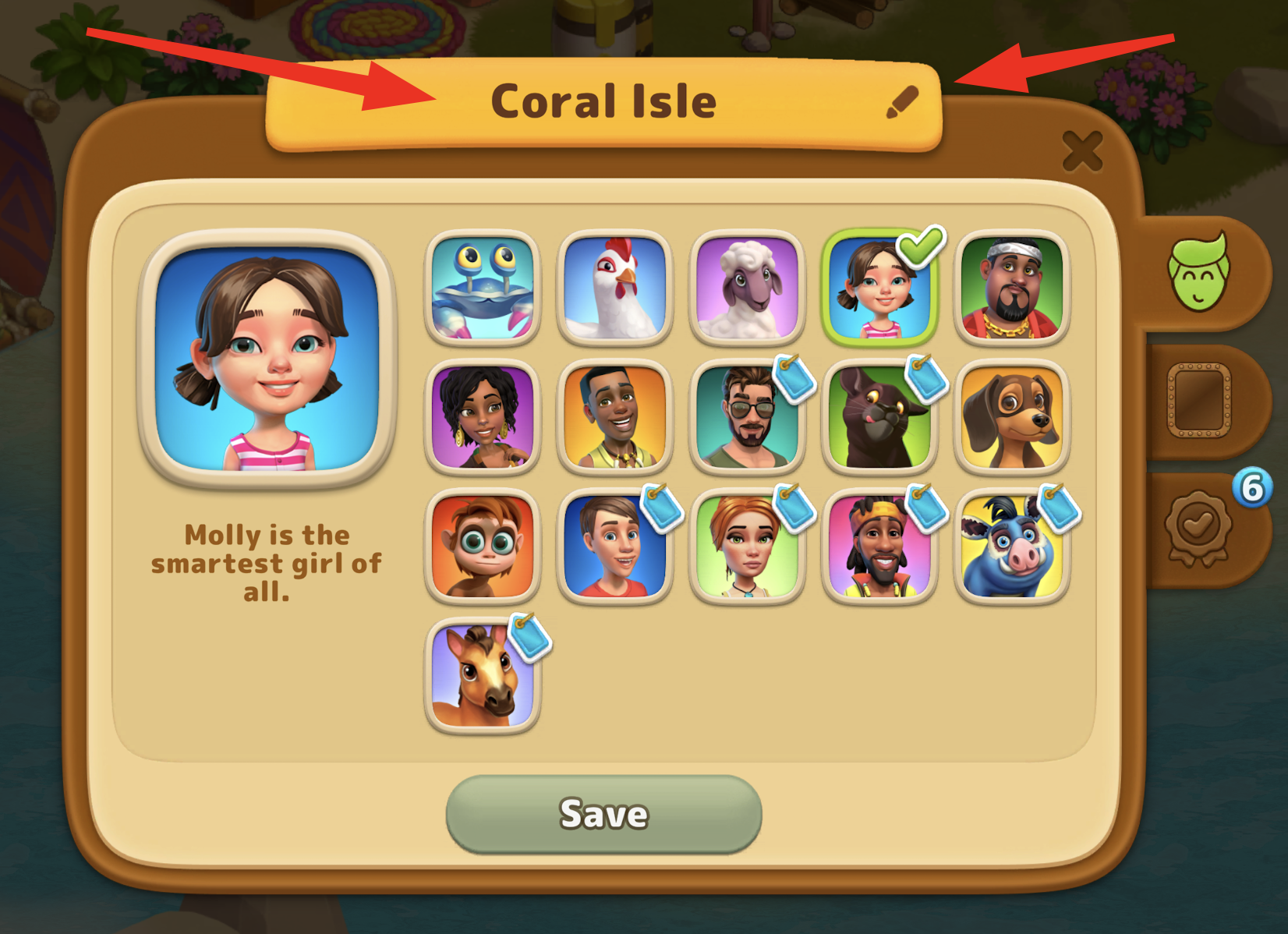Close the profile window
Screen dimensions: 1288x934
pyautogui.click(x=1082, y=150)
